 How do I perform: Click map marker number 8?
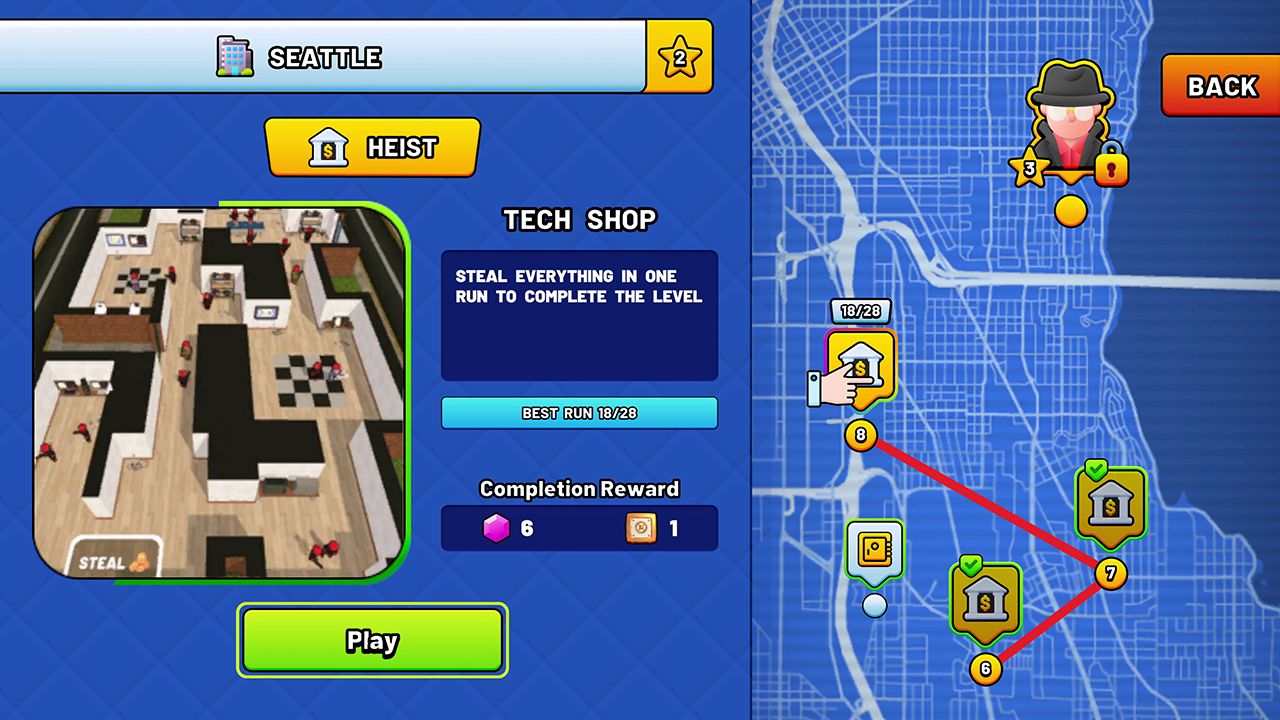[860, 435]
